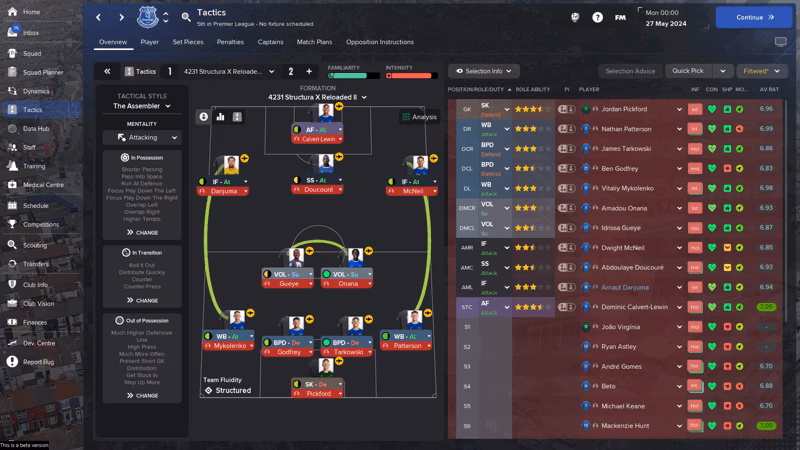Open the Data Hub section
Image resolution: width=800 pixels, height=450 pixels.
(36, 129)
